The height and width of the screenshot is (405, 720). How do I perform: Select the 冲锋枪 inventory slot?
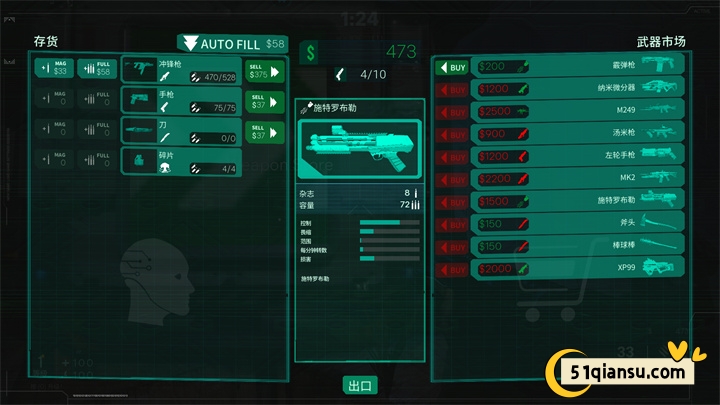coord(180,69)
